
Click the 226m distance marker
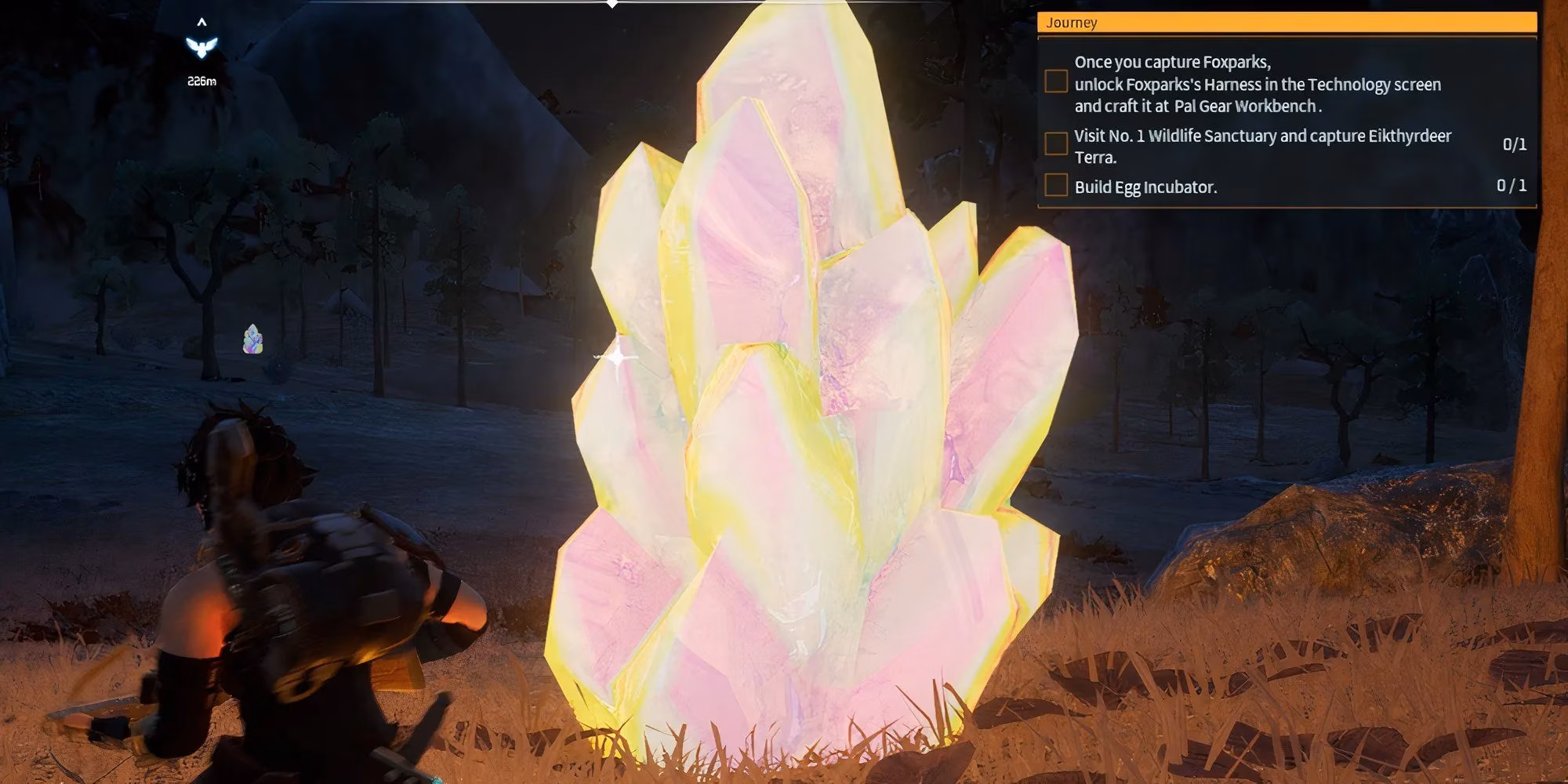click(202, 79)
